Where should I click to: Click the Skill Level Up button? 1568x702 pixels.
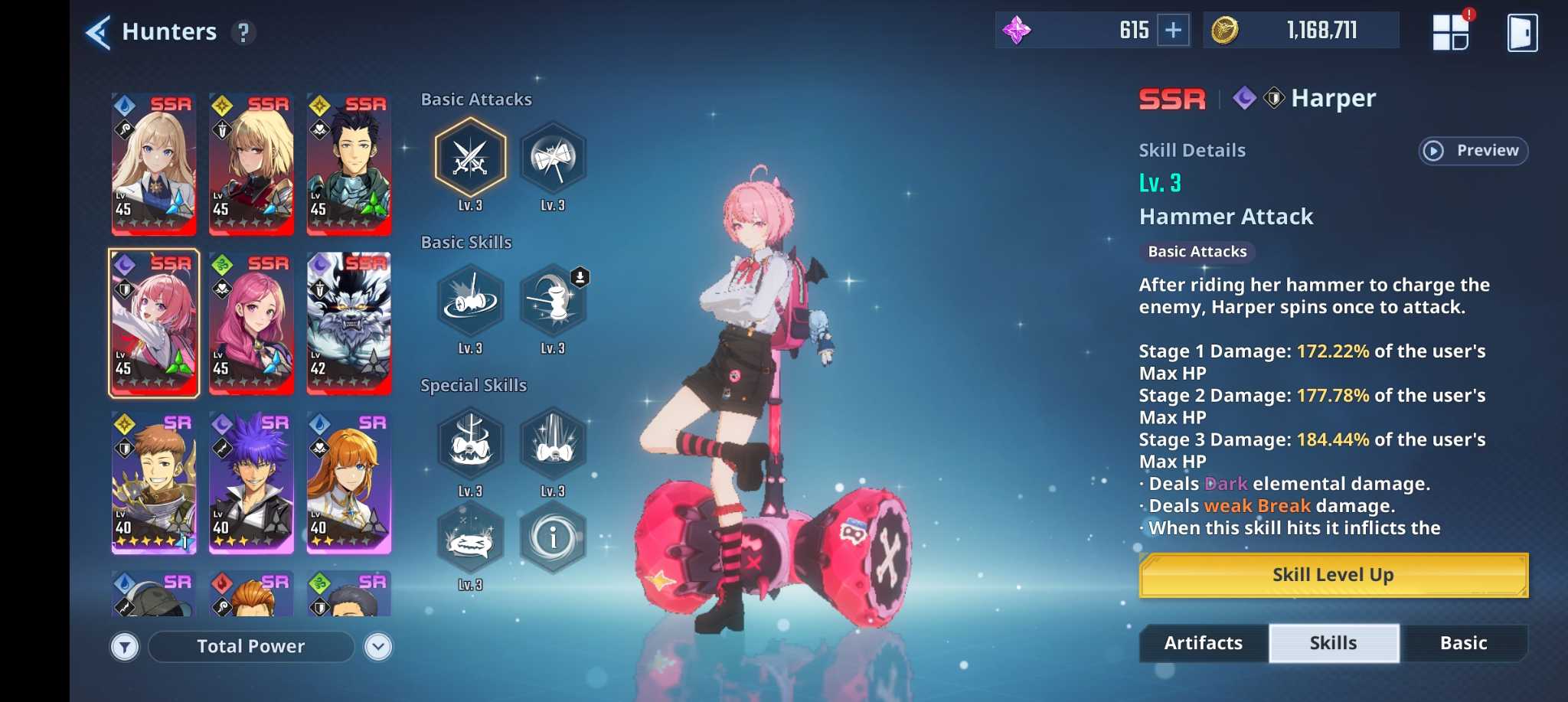1333,575
